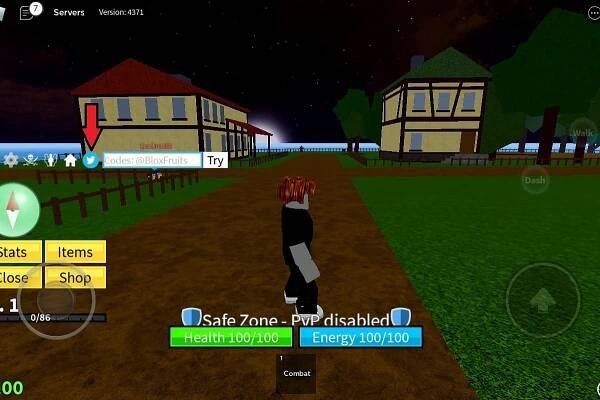
Task: Select the Combat hotbar slot
Action: [296, 372]
